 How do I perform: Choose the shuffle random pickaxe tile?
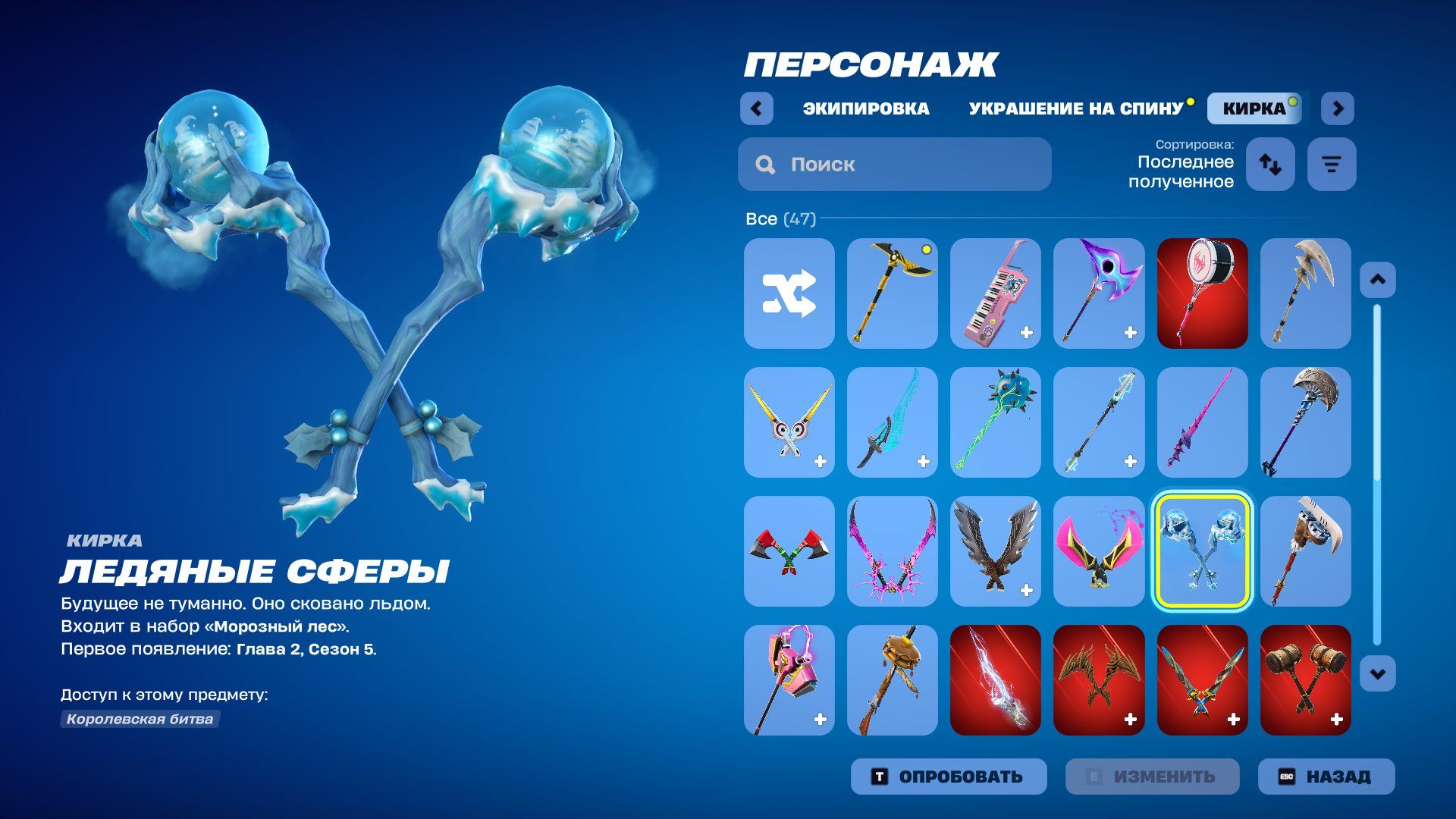pyautogui.click(x=789, y=293)
